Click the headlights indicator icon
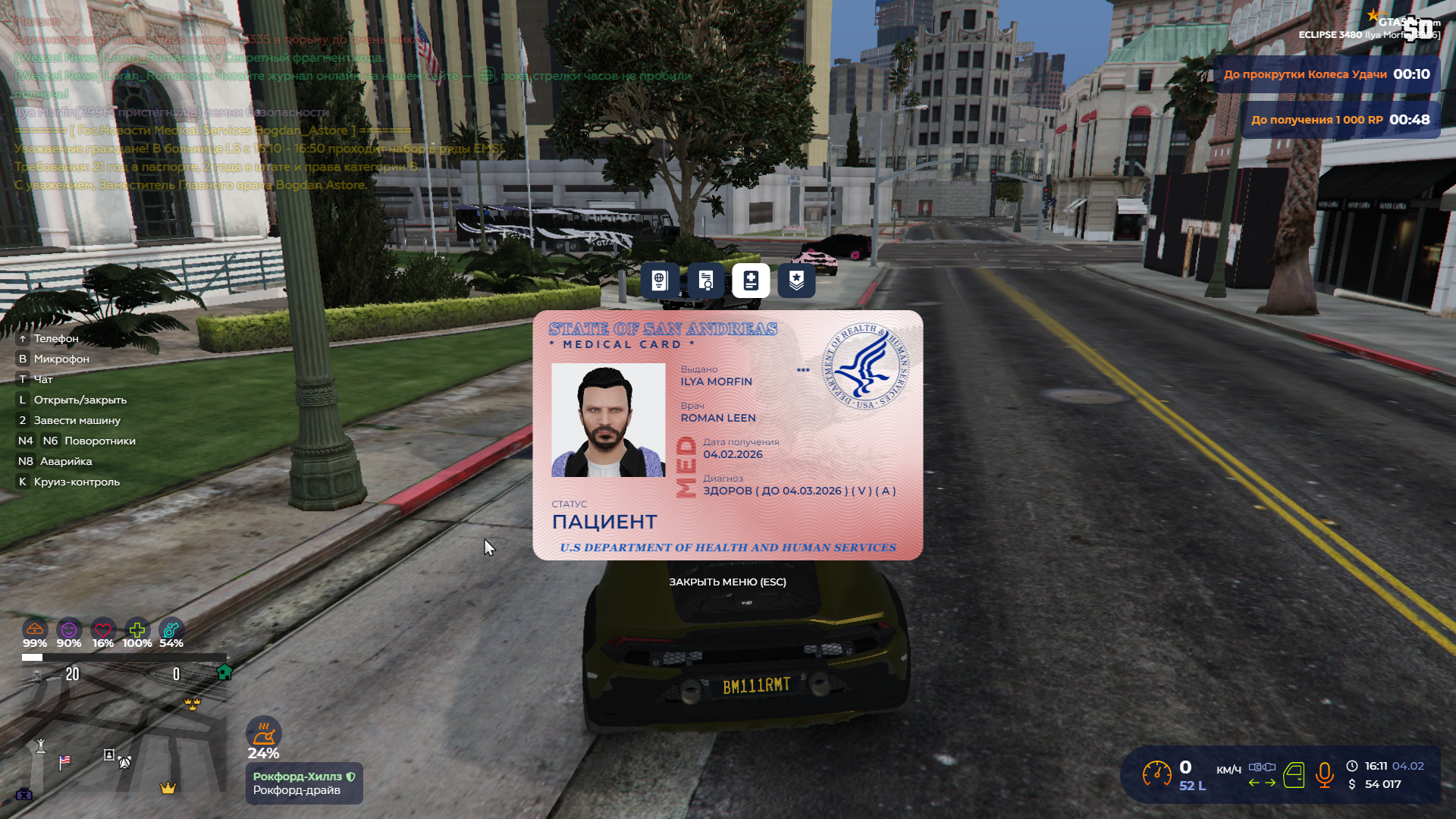This screenshot has width=1456, height=819. (1262, 767)
